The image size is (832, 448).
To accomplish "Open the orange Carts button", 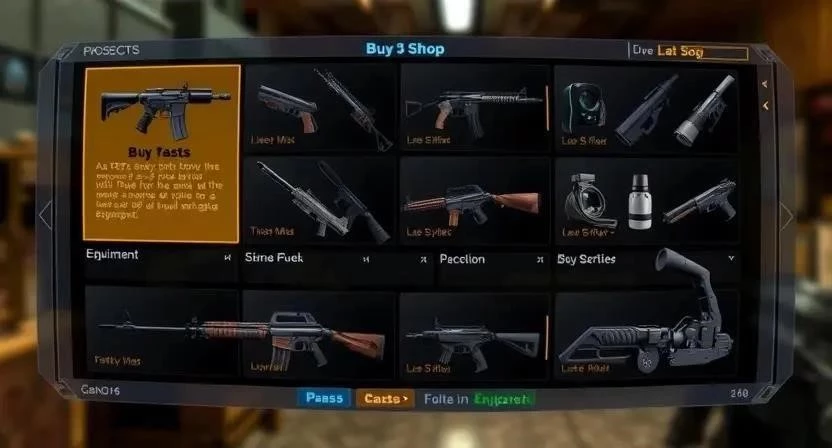I will (x=384, y=398).
